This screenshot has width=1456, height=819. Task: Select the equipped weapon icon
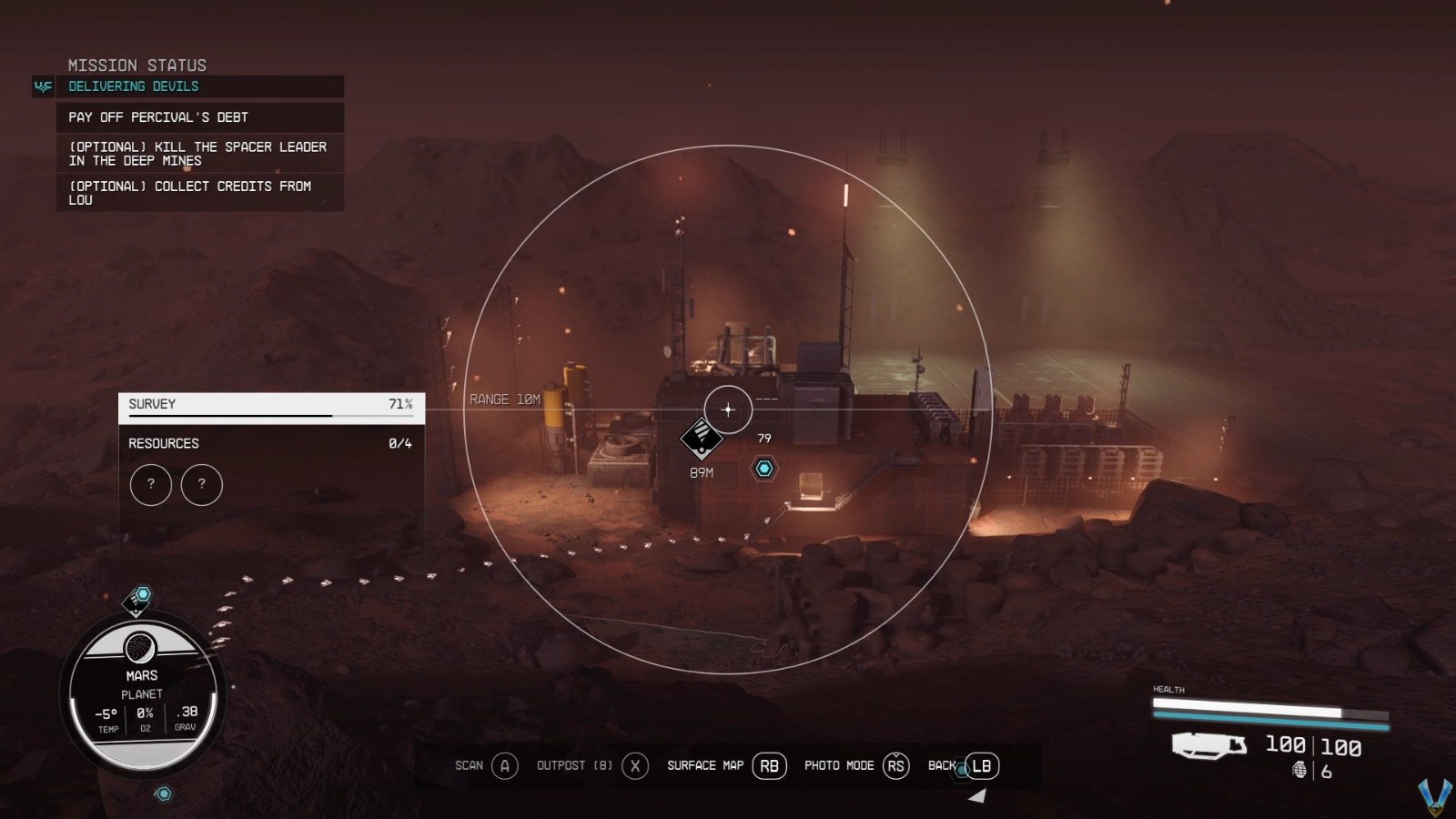click(x=1208, y=746)
